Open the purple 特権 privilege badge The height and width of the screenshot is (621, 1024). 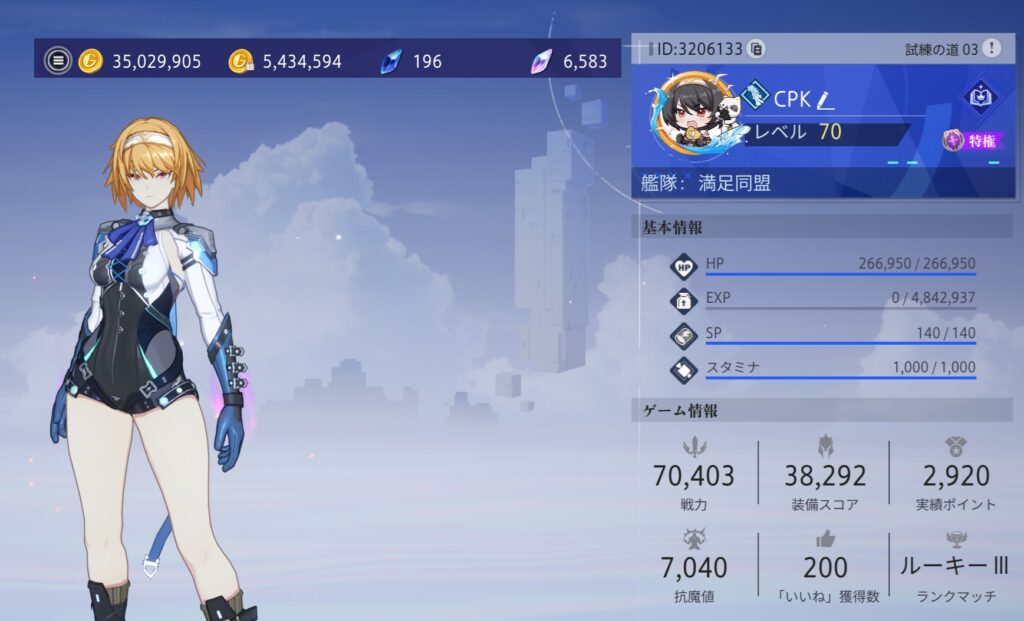pyautogui.click(x=973, y=141)
